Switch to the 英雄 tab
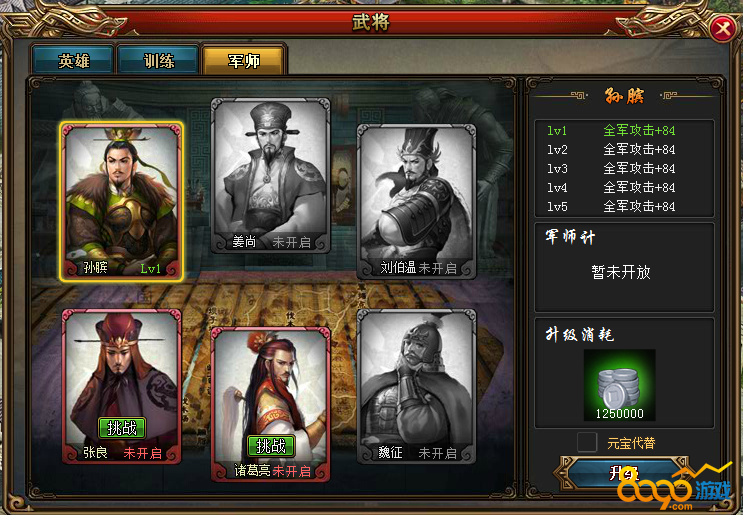 73,60
